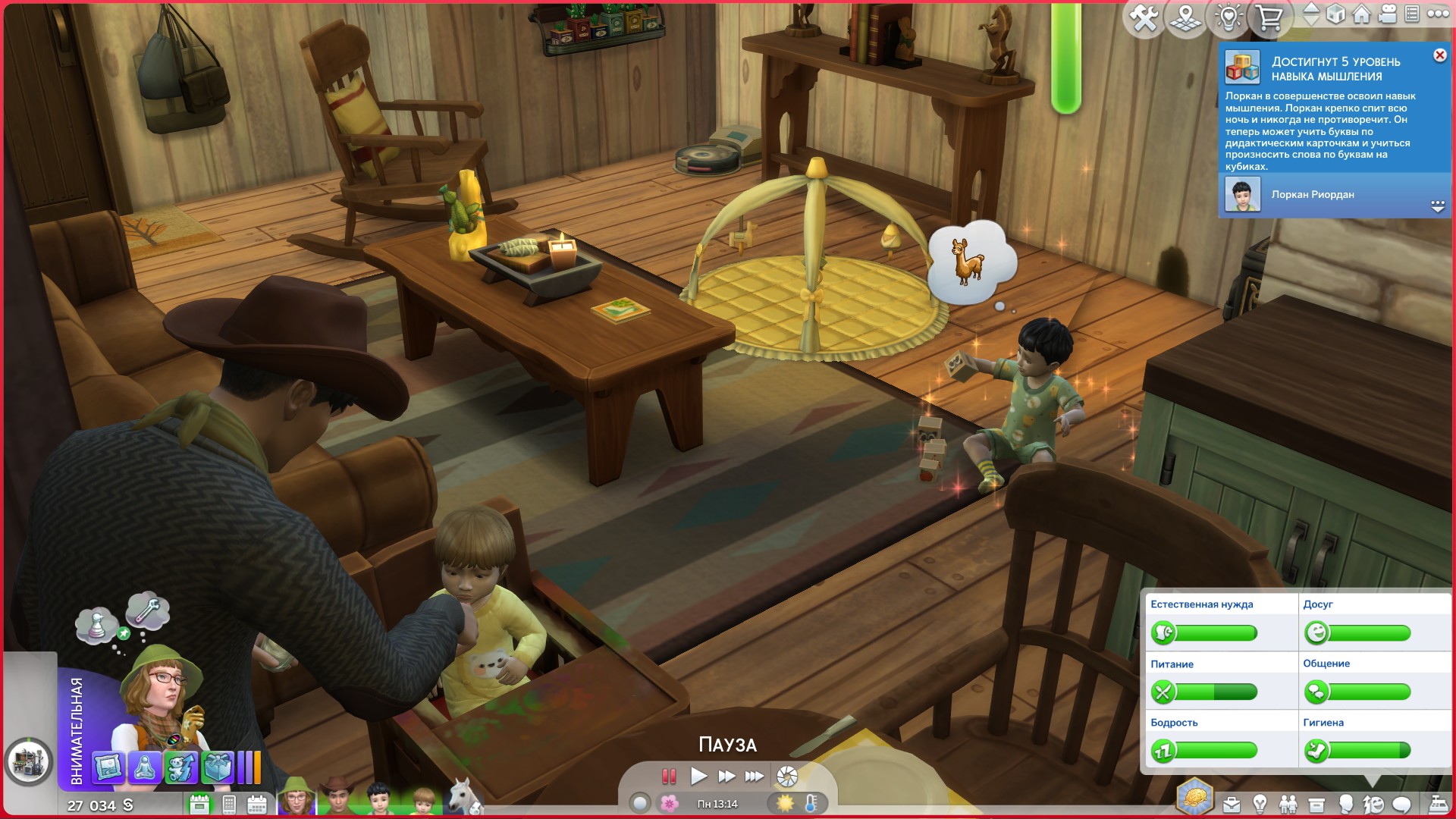
Task: Open the calendar icon
Action: 257,805
